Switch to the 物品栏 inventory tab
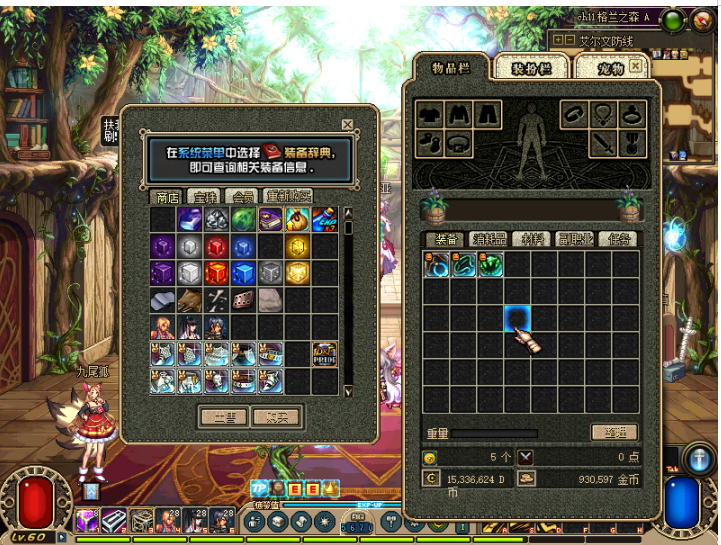 pyautogui.click(x=450, y=67)
